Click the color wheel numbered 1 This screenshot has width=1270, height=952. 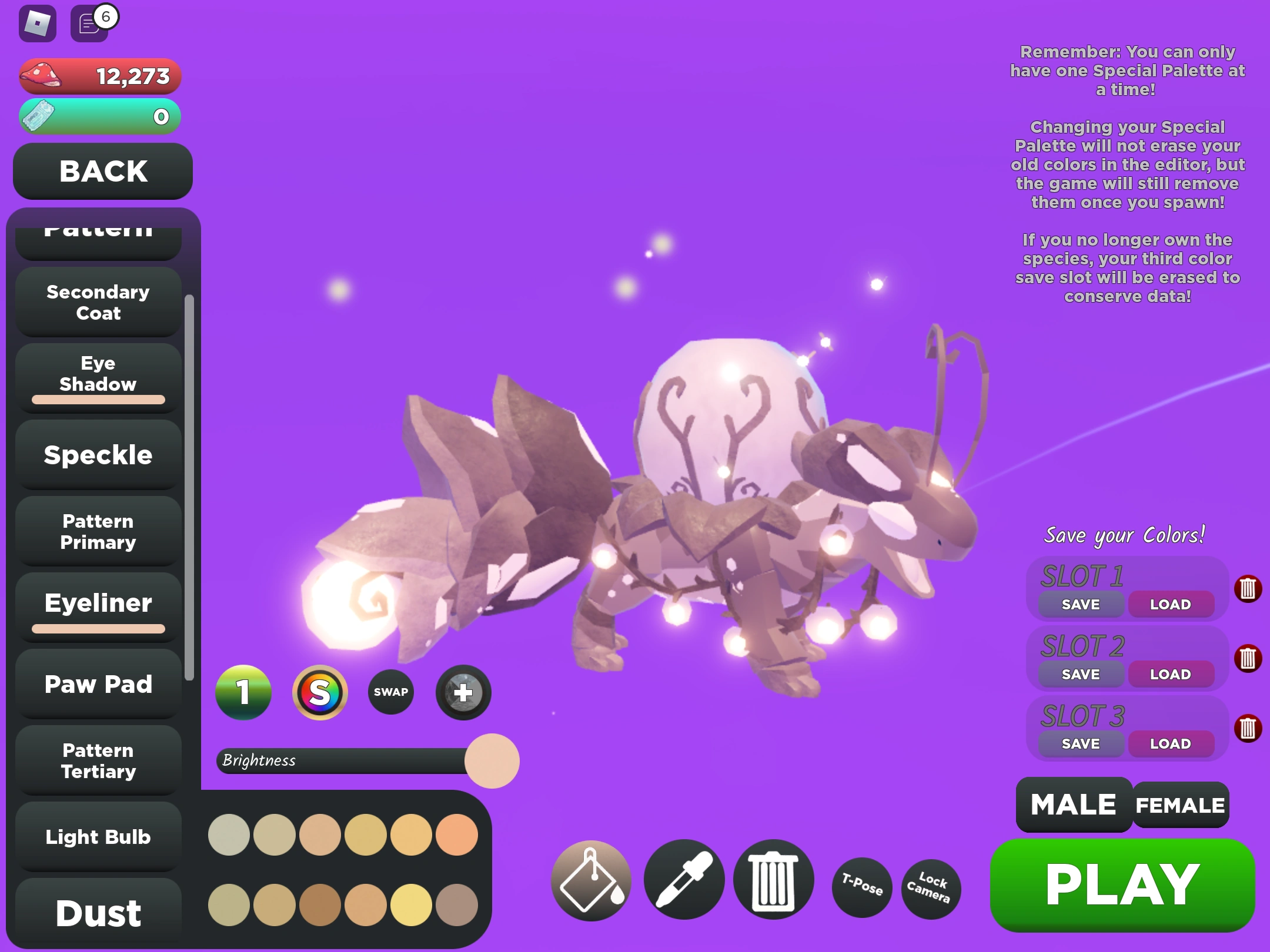pos(244,692)
